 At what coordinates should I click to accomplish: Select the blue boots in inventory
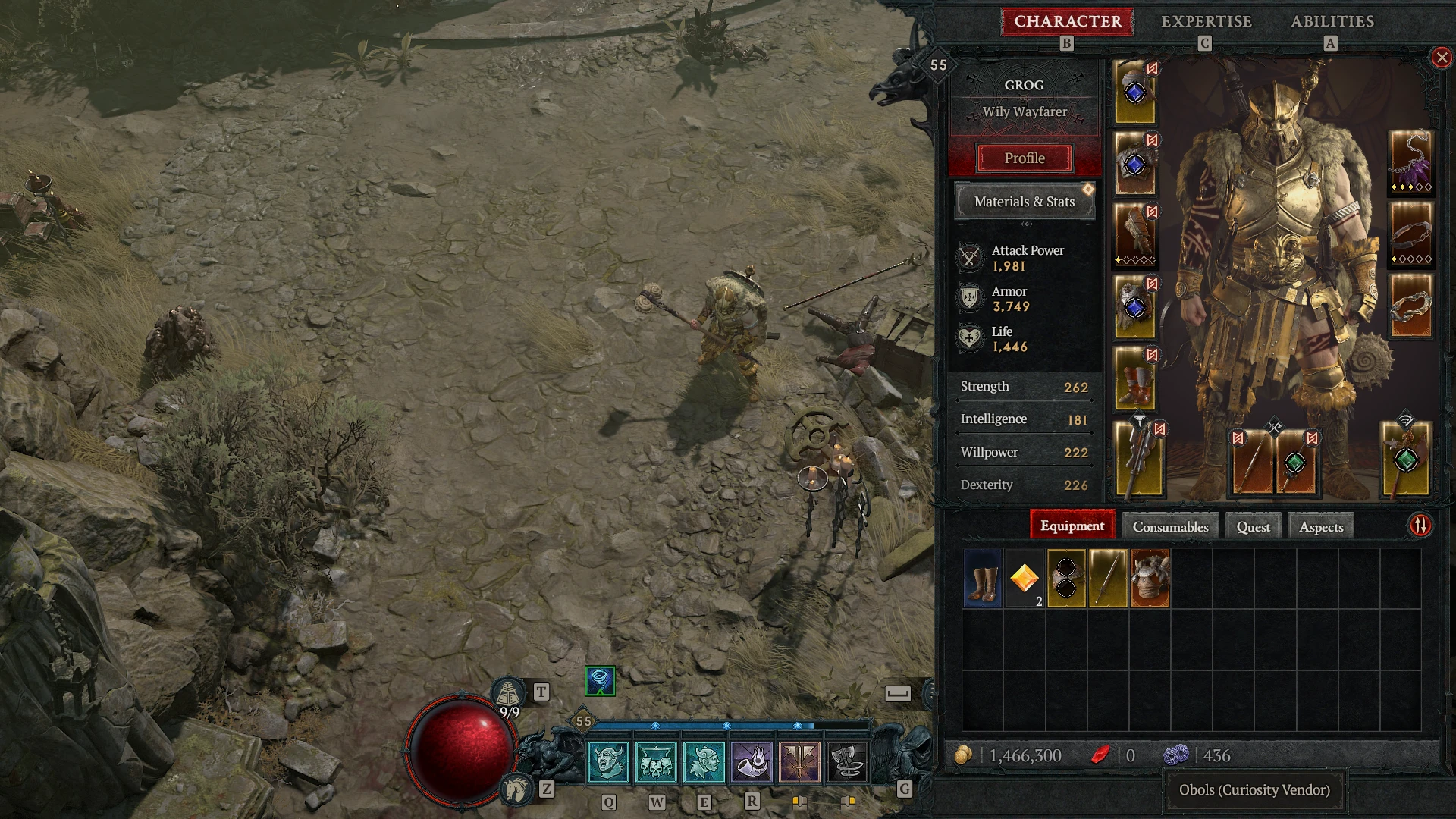(982, 579)
